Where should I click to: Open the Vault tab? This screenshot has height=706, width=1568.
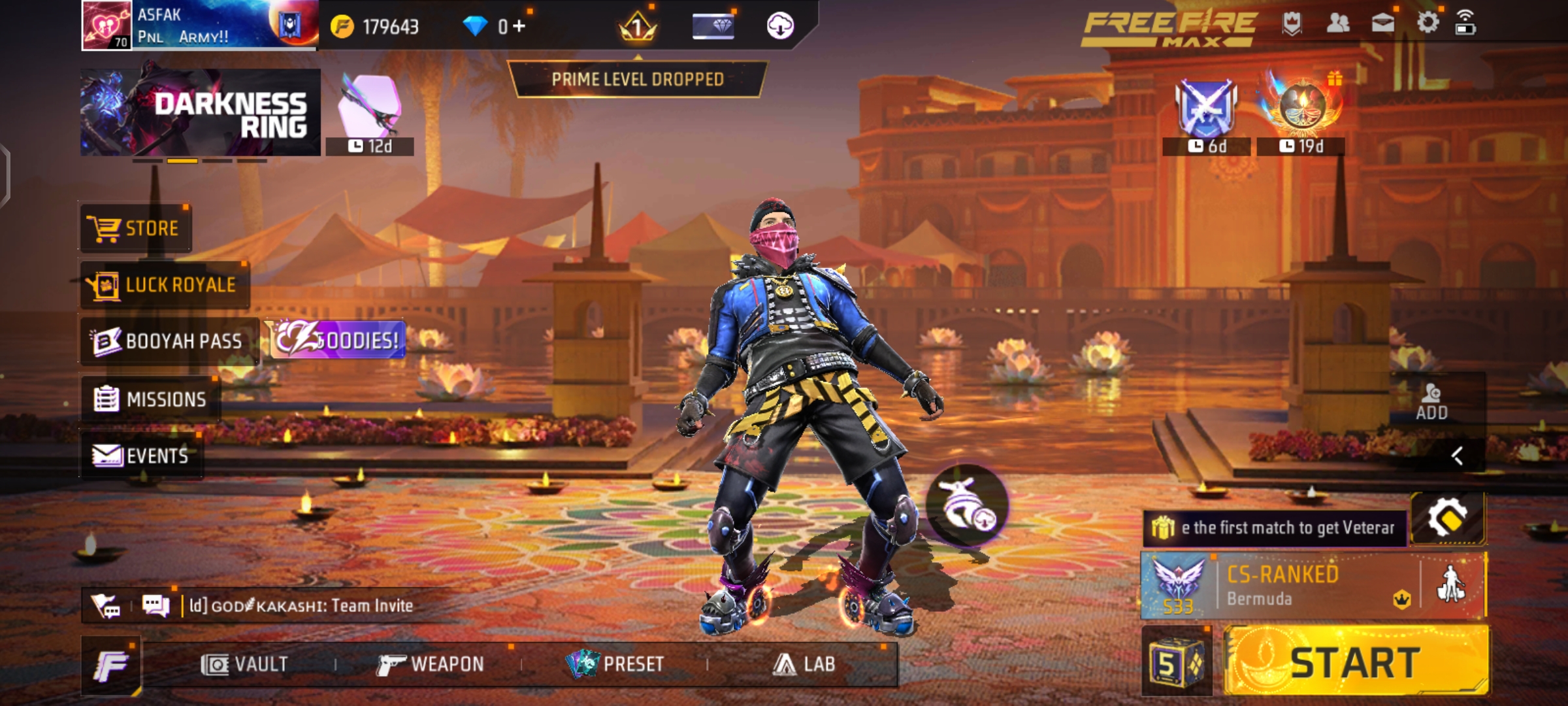[x=244, y=664]
